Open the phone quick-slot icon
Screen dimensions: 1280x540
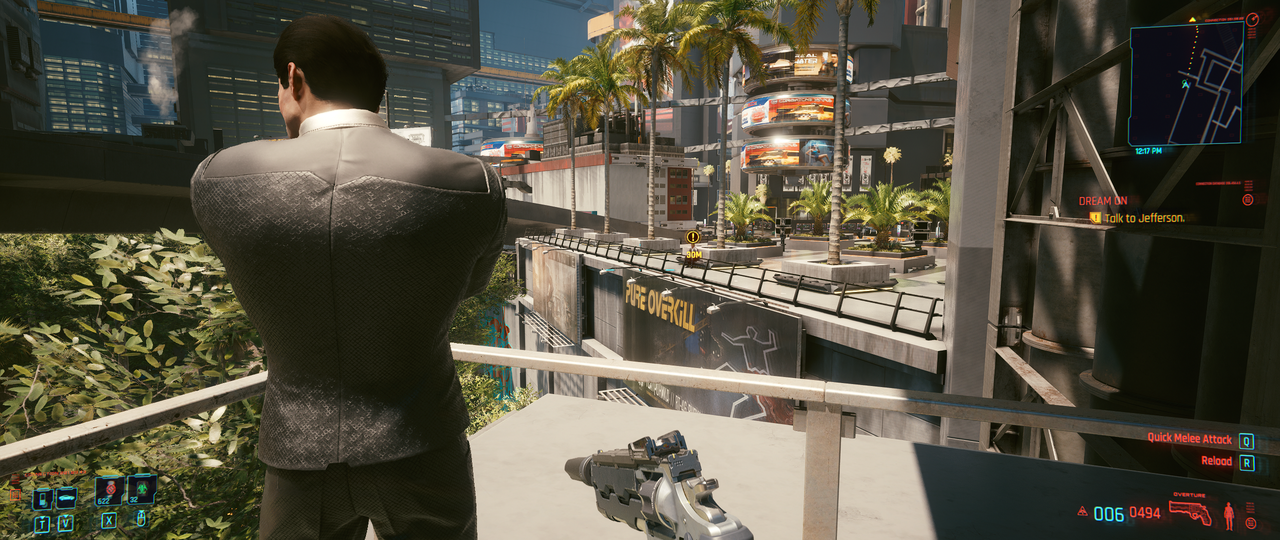[42, 498]
